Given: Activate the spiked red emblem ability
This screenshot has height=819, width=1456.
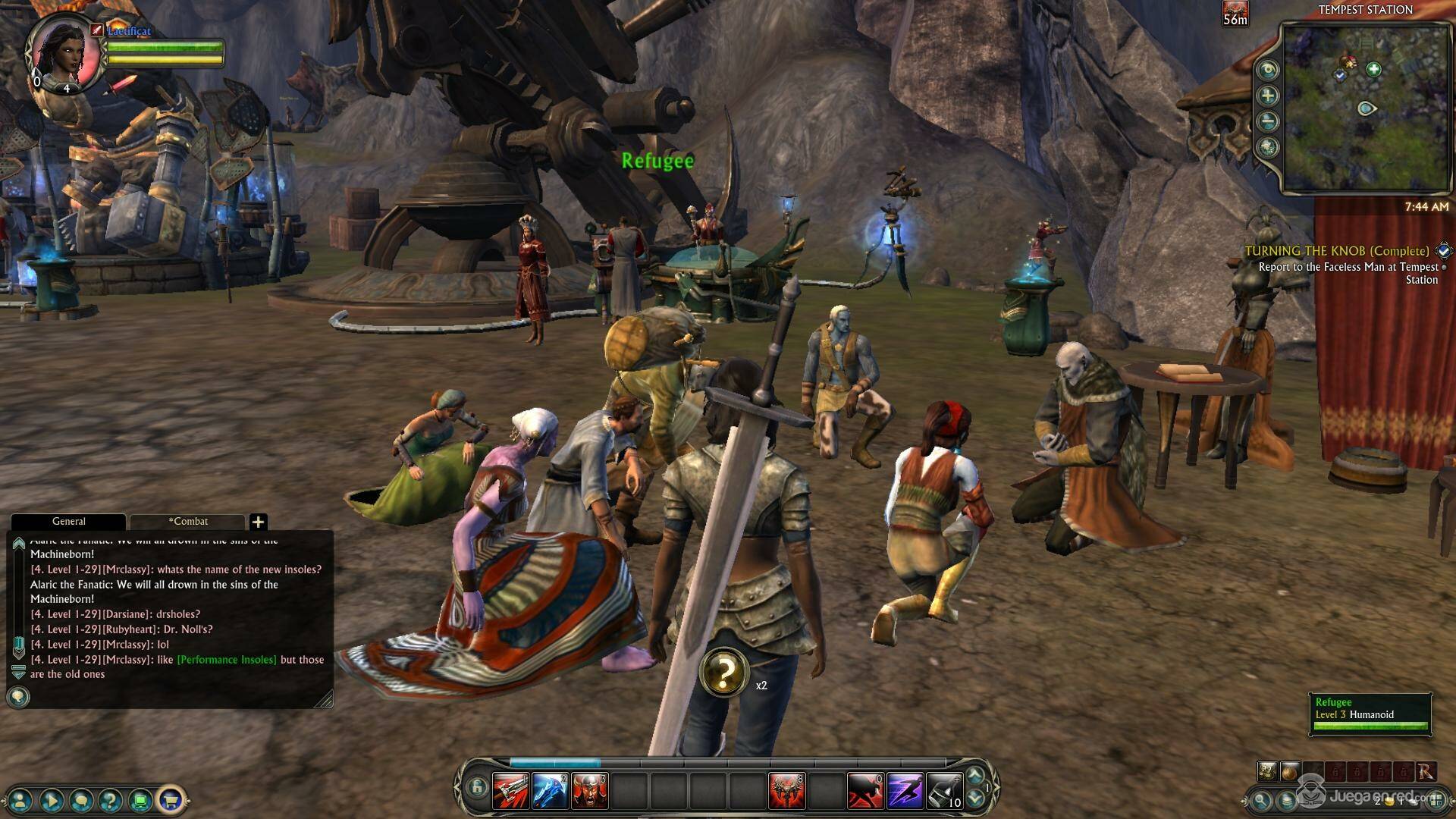Looking at the screenshot, I should click(786, 790).
